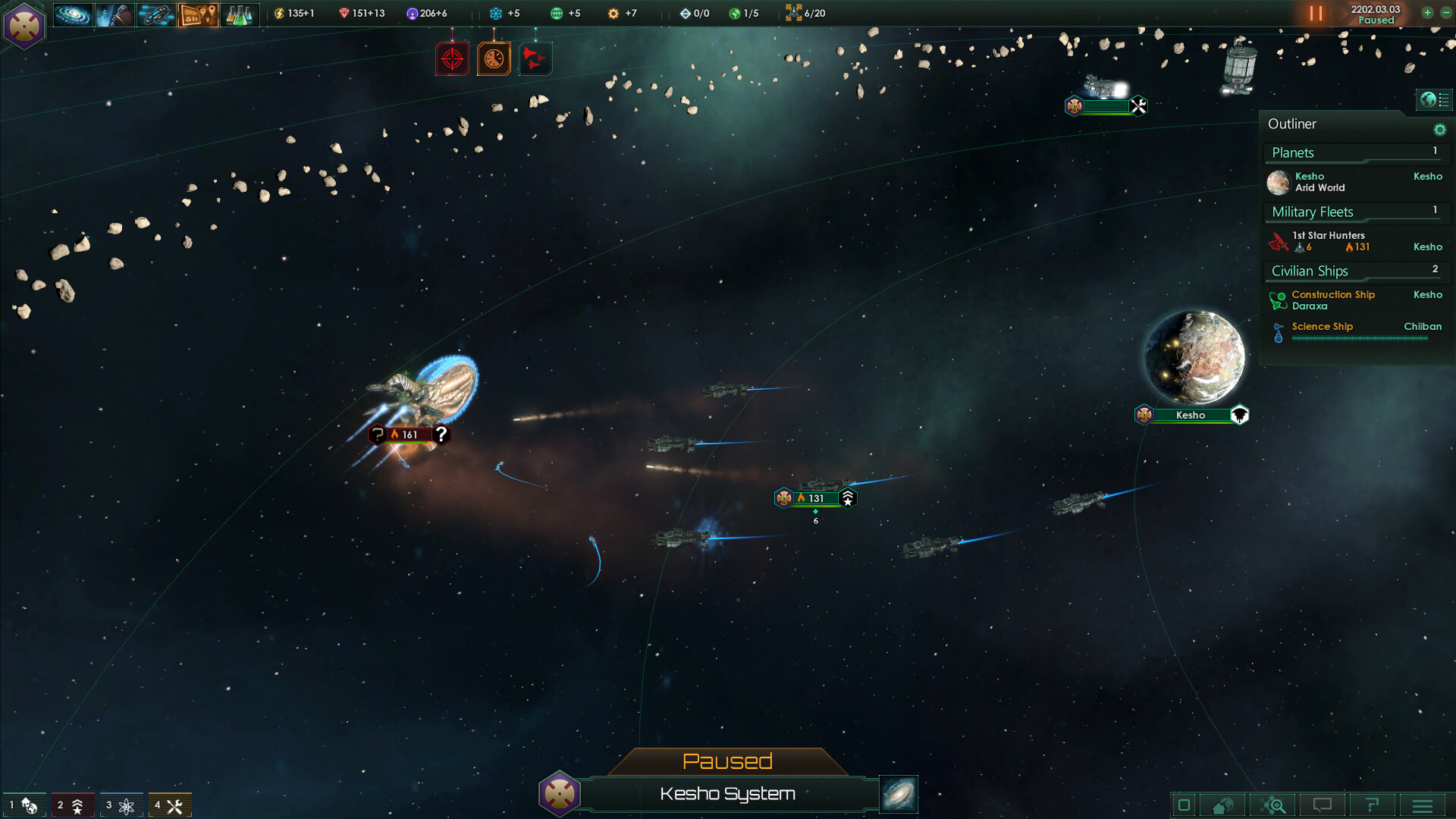The height and width of the screenshot is (819, 1456).
Task: Select the highlighted Expansion Planner icon
Action: pos(198,14)
